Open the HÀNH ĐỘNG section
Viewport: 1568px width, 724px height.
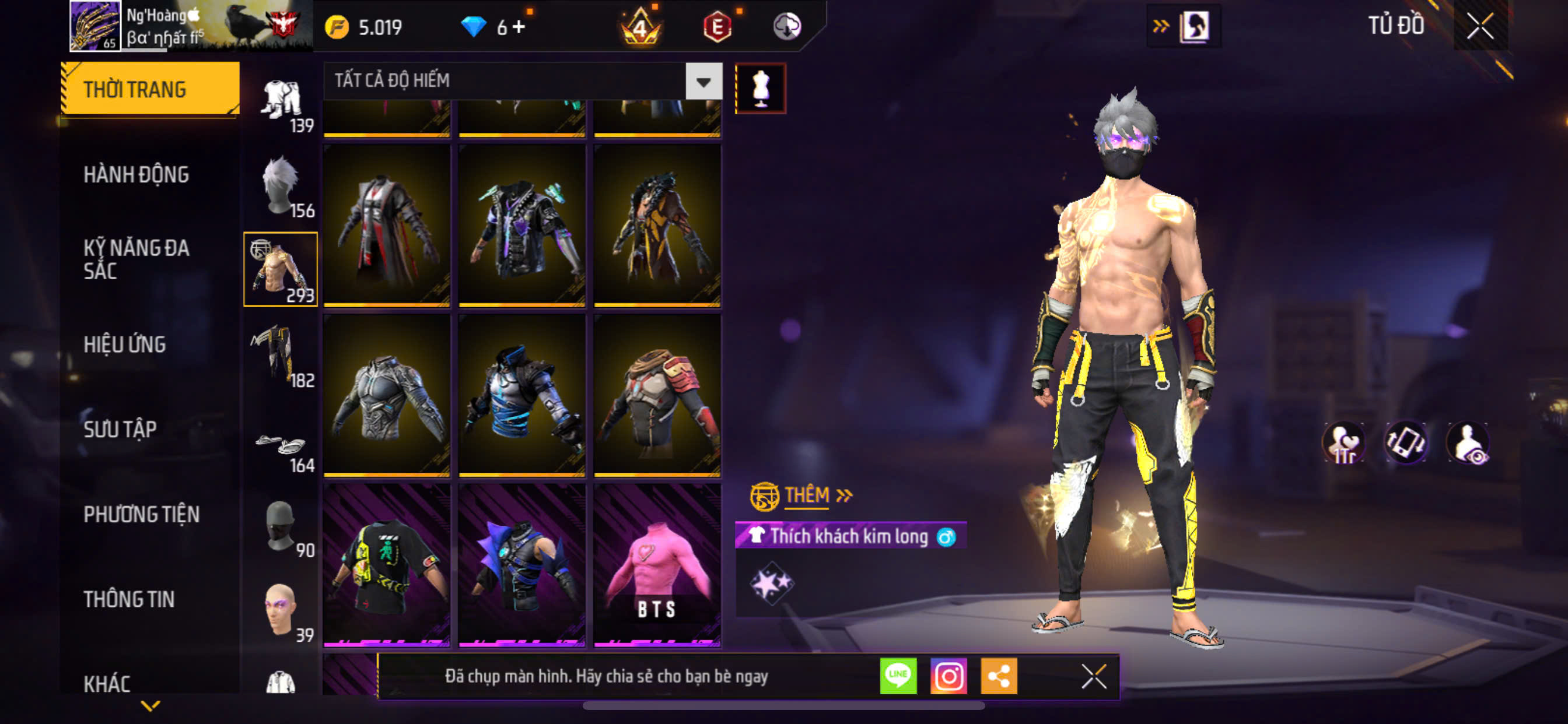coord(136,175)
